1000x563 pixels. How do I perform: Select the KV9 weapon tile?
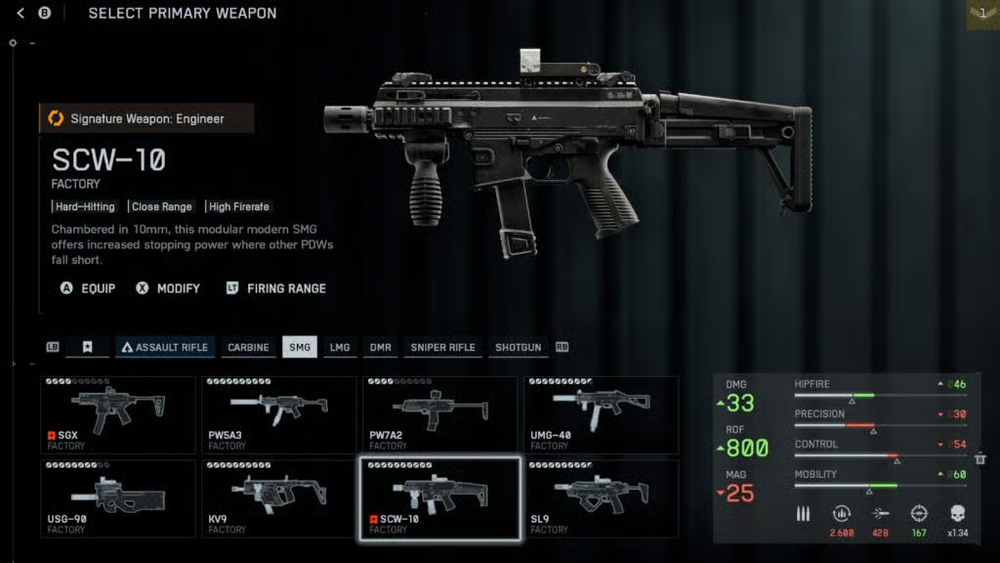[279, 498]
